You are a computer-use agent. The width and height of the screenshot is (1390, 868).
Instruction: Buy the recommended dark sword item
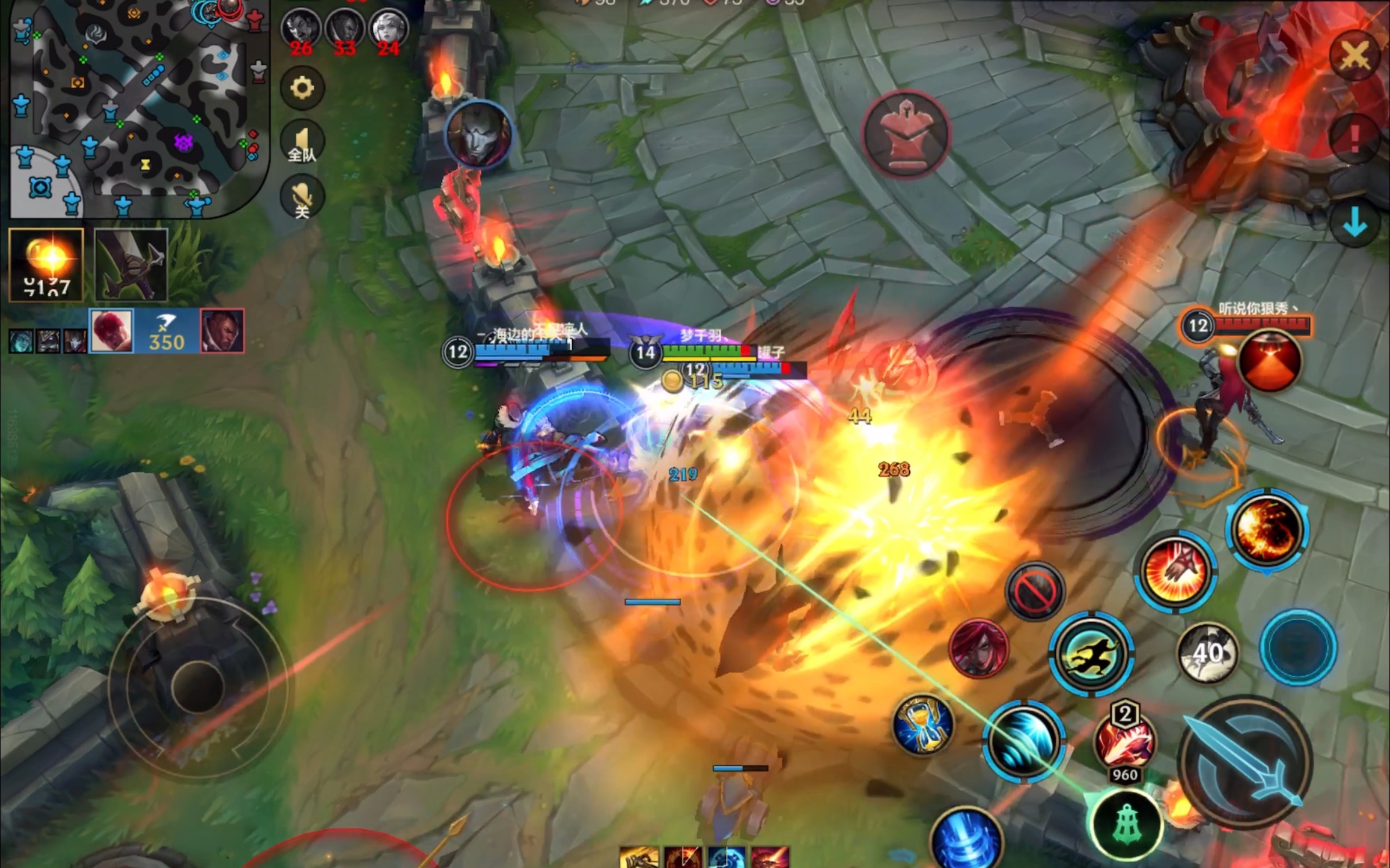131,265
